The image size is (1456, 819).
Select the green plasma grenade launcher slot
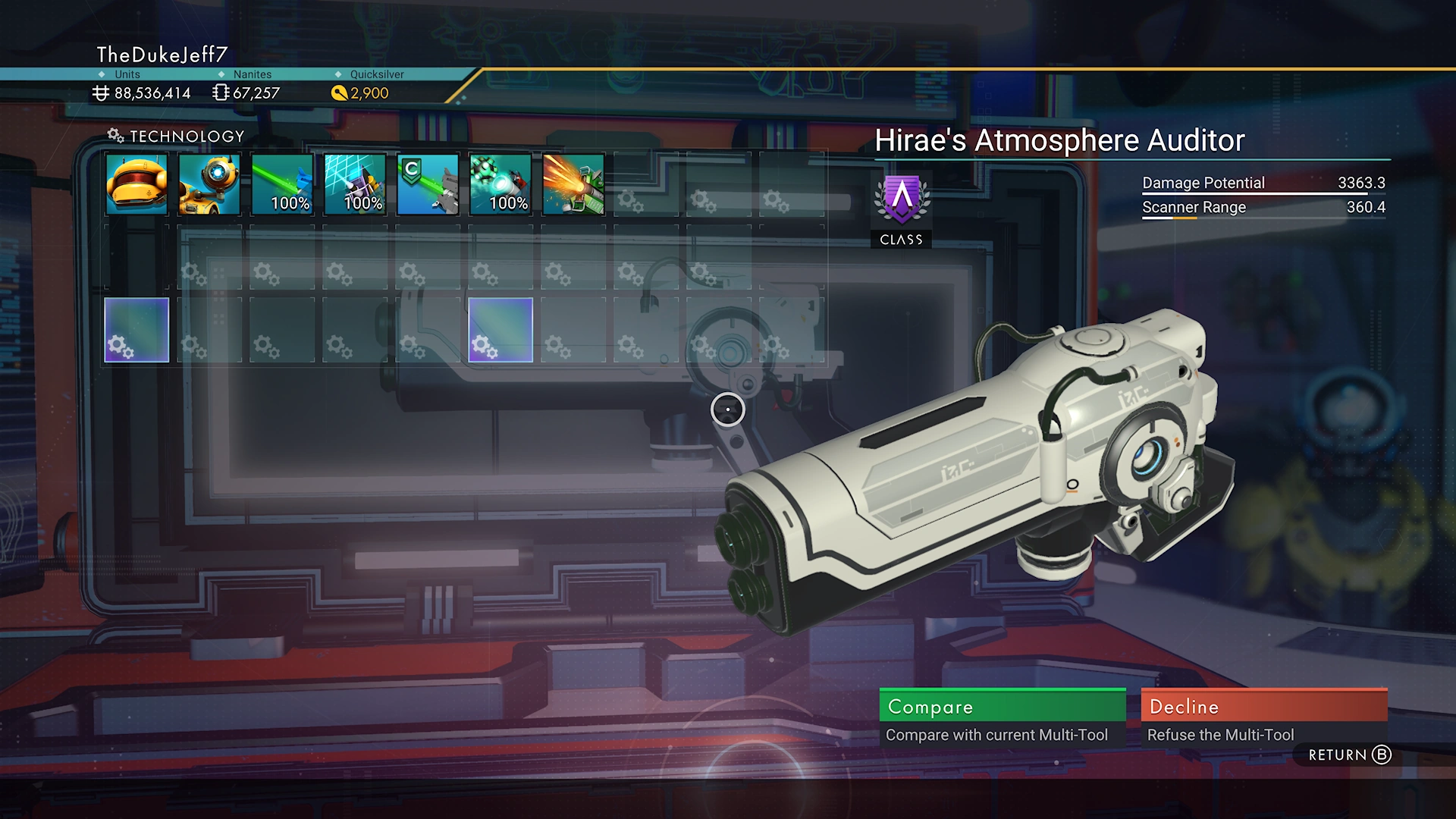(x=500, y=185)
